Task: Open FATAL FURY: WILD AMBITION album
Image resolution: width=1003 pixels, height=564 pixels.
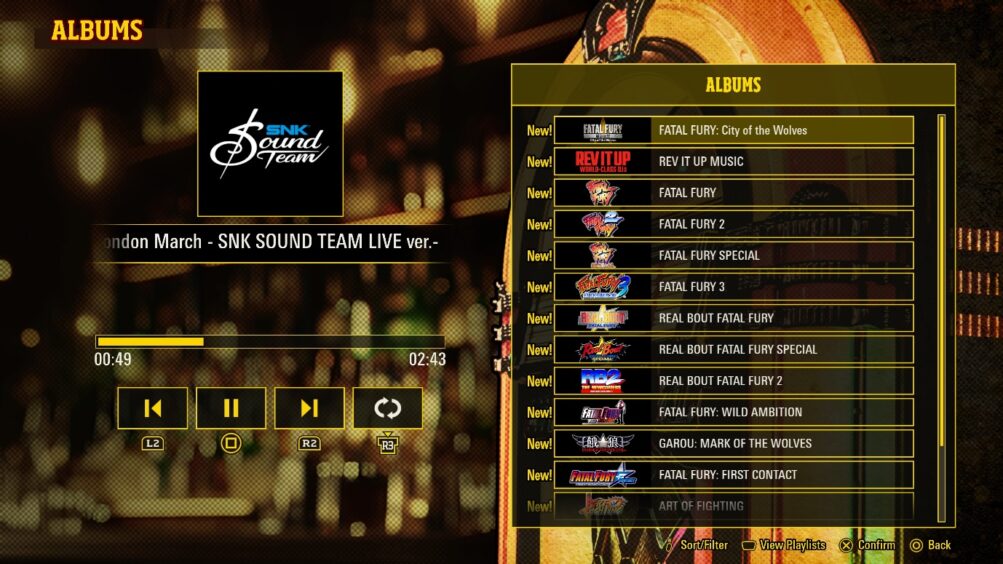Action: coord(733,412)
